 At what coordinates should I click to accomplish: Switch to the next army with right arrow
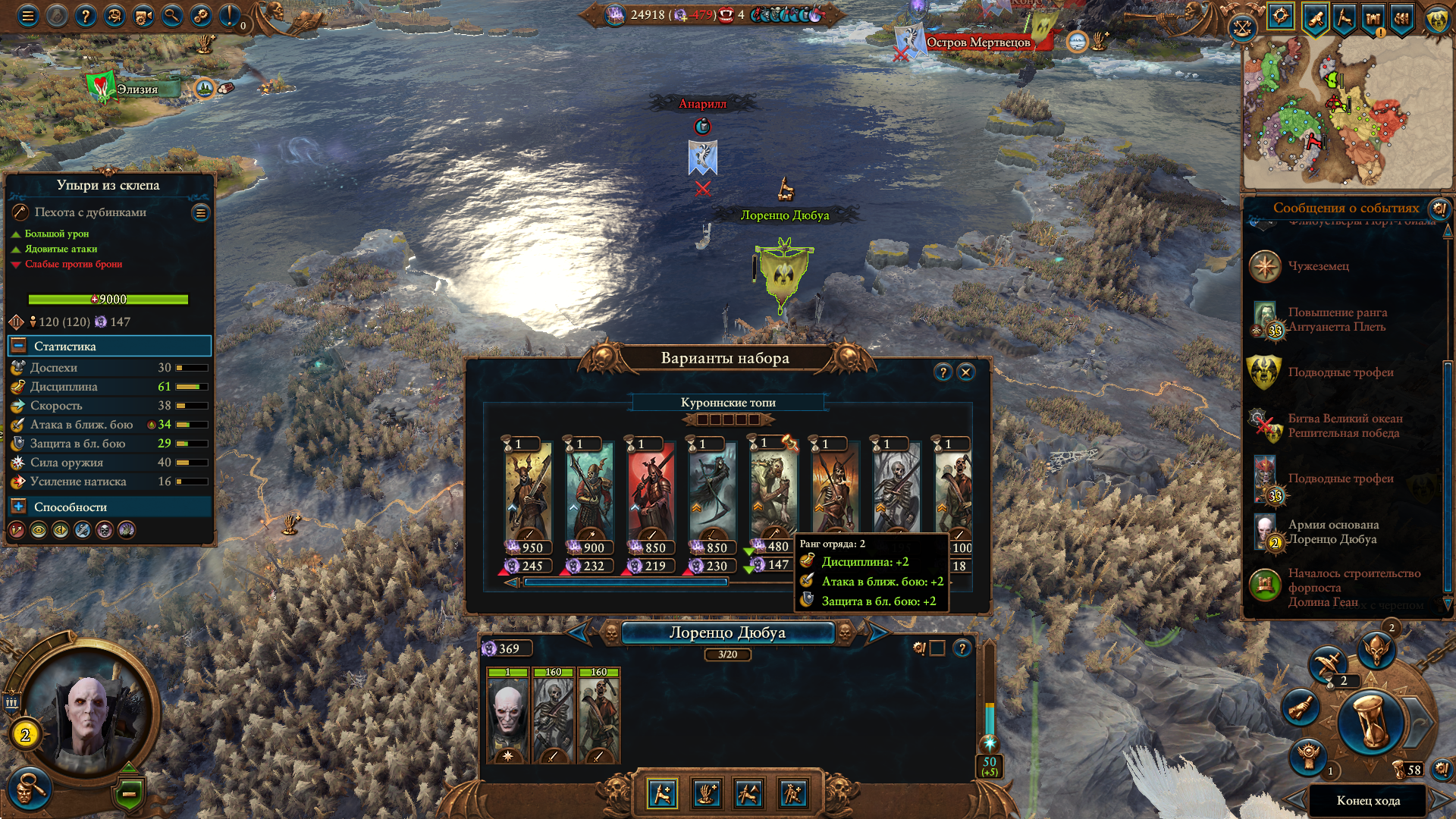pos(877,632)
